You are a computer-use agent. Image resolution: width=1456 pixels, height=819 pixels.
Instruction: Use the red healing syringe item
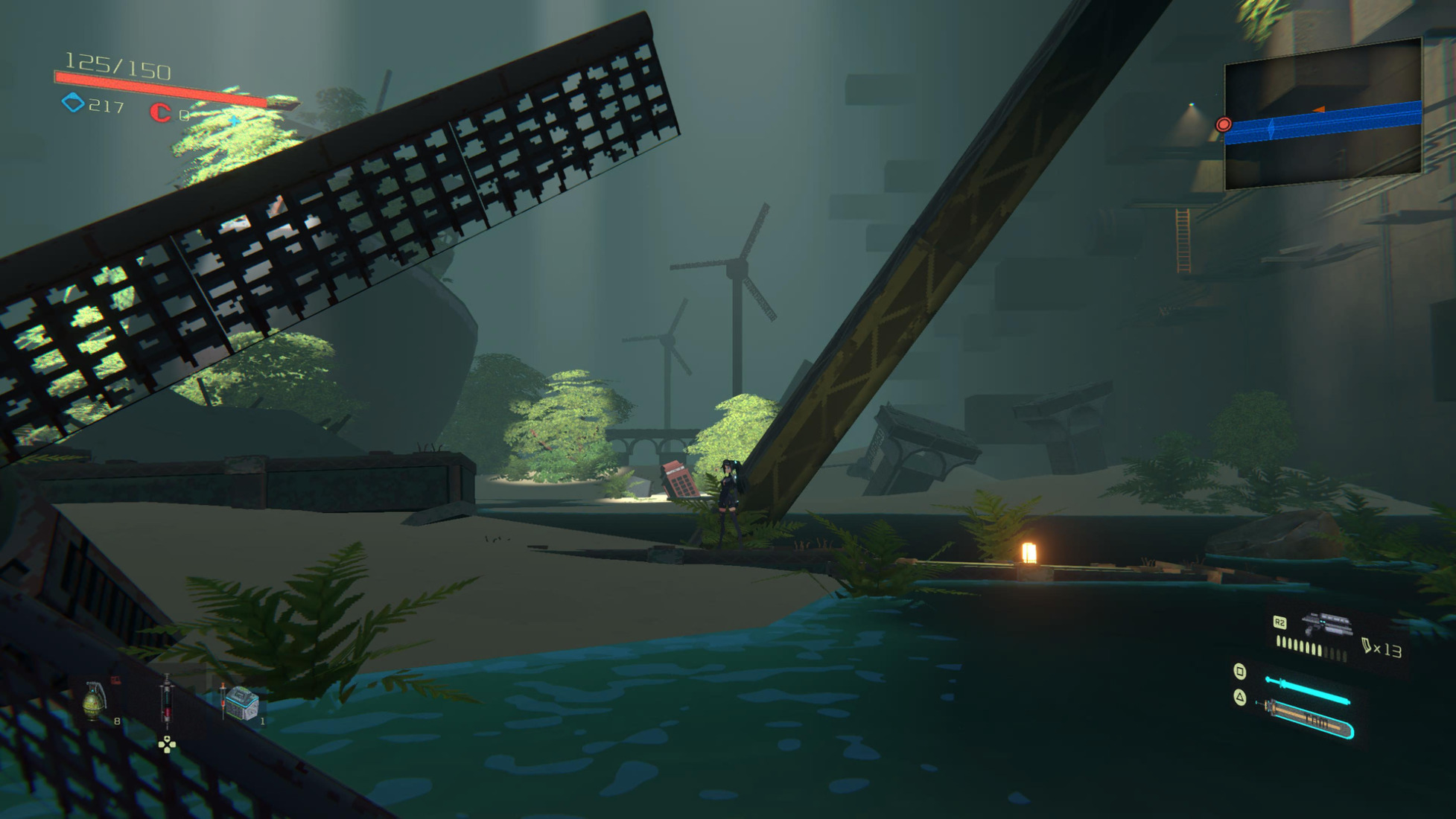[167, 701]
